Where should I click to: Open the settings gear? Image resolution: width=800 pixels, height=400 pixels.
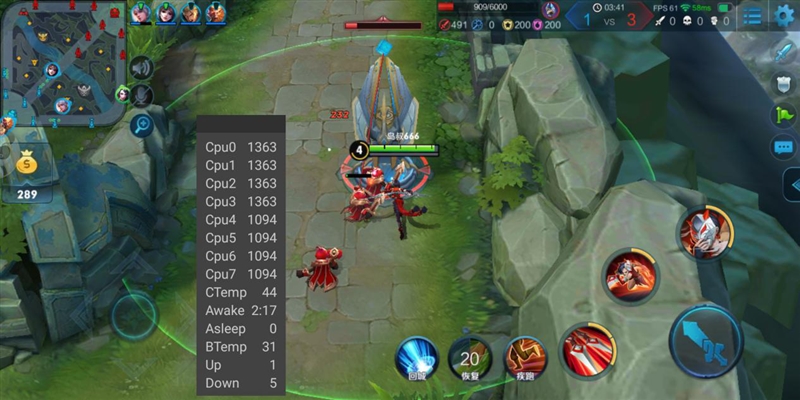pos(783,17)
